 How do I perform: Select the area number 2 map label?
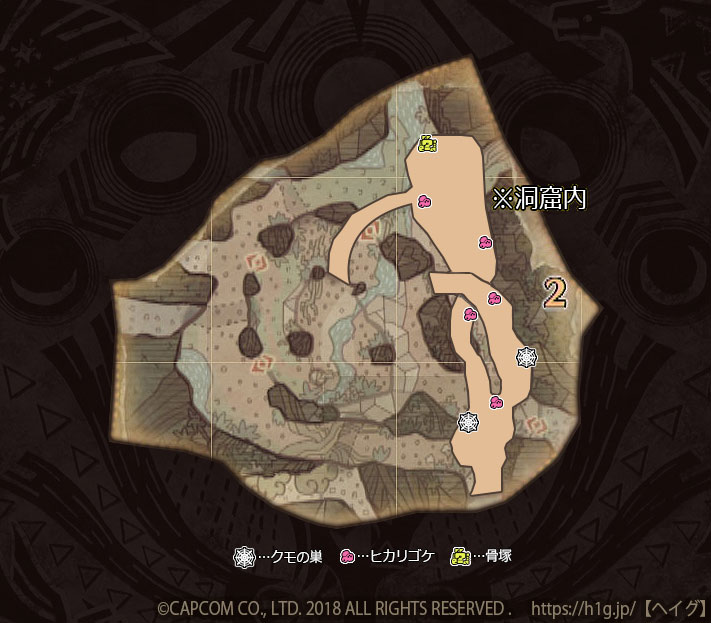point(555,292)
